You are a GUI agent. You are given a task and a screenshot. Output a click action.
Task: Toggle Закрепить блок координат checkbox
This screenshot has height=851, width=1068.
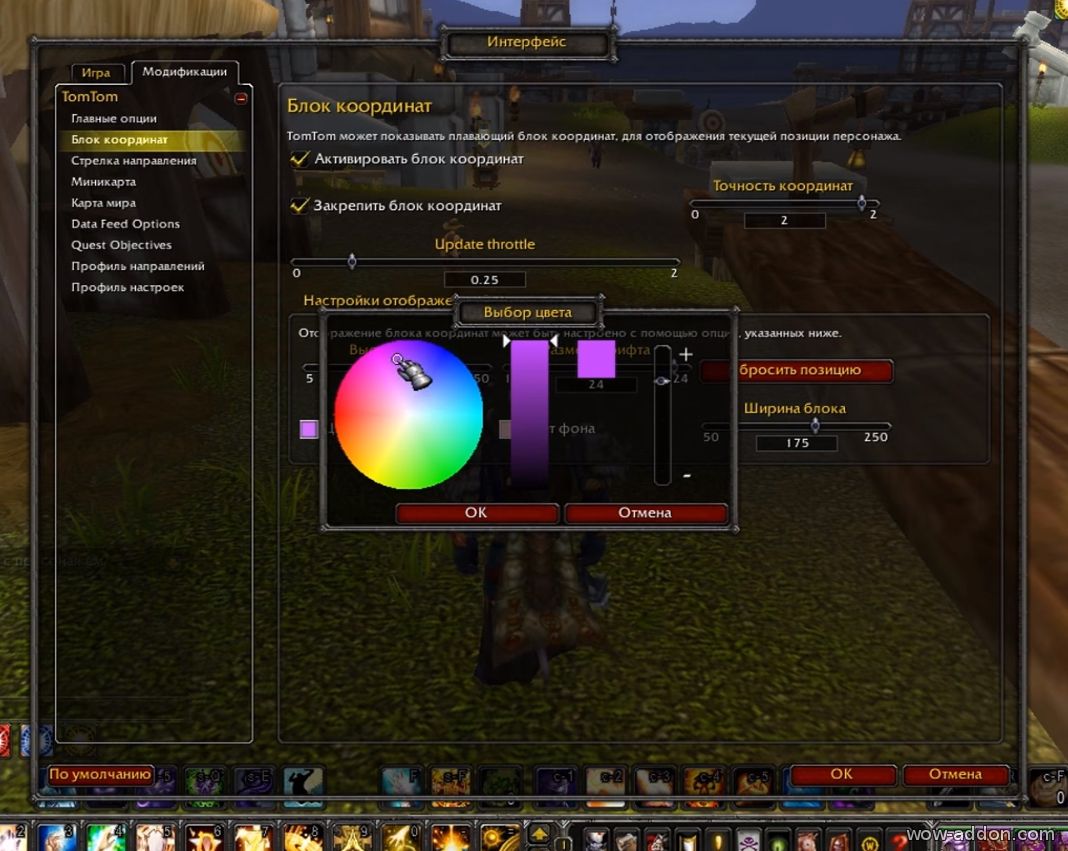299,205
